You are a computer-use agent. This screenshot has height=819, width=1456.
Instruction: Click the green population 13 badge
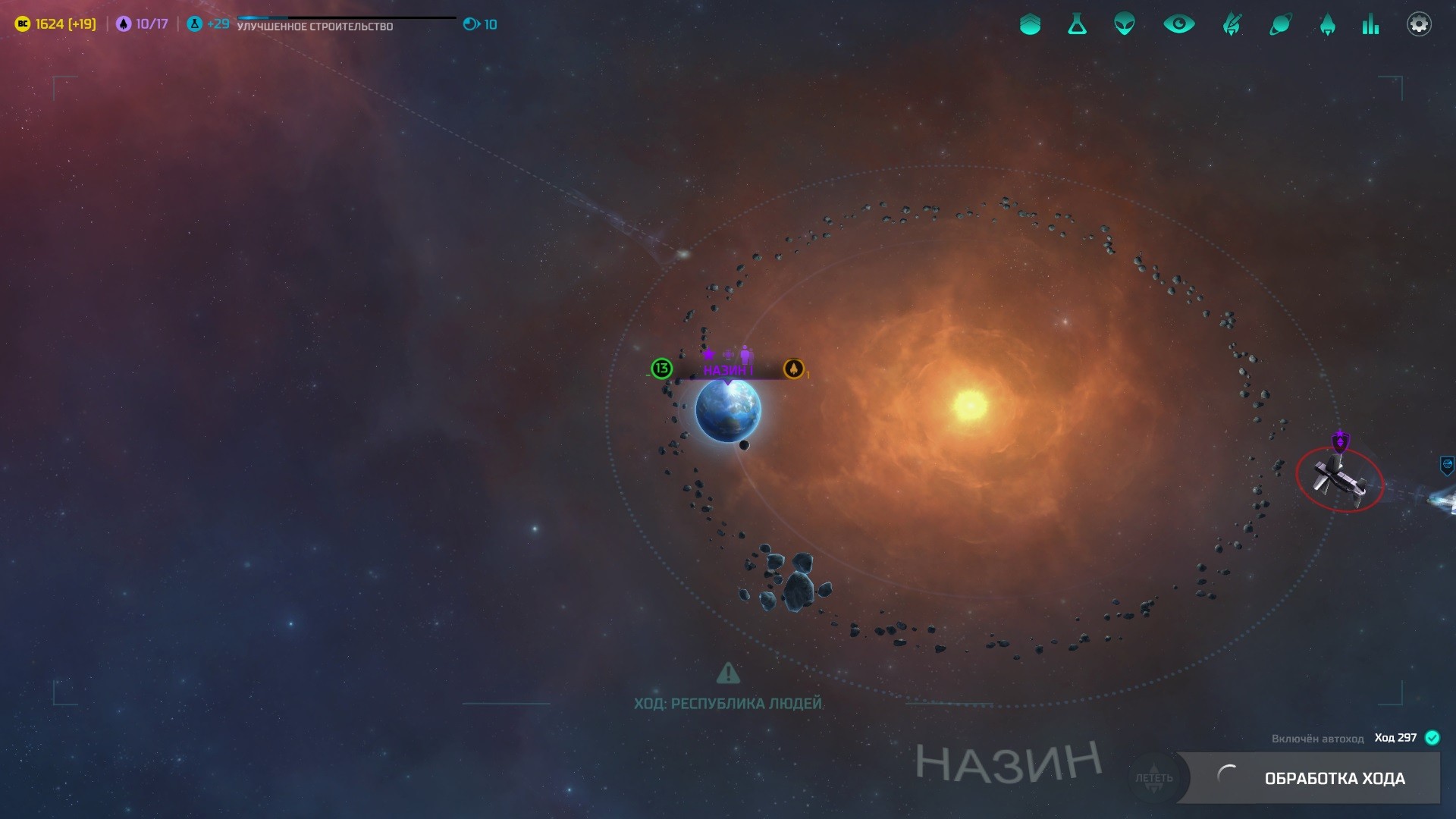pyautogui.click(x=661, y=369)
